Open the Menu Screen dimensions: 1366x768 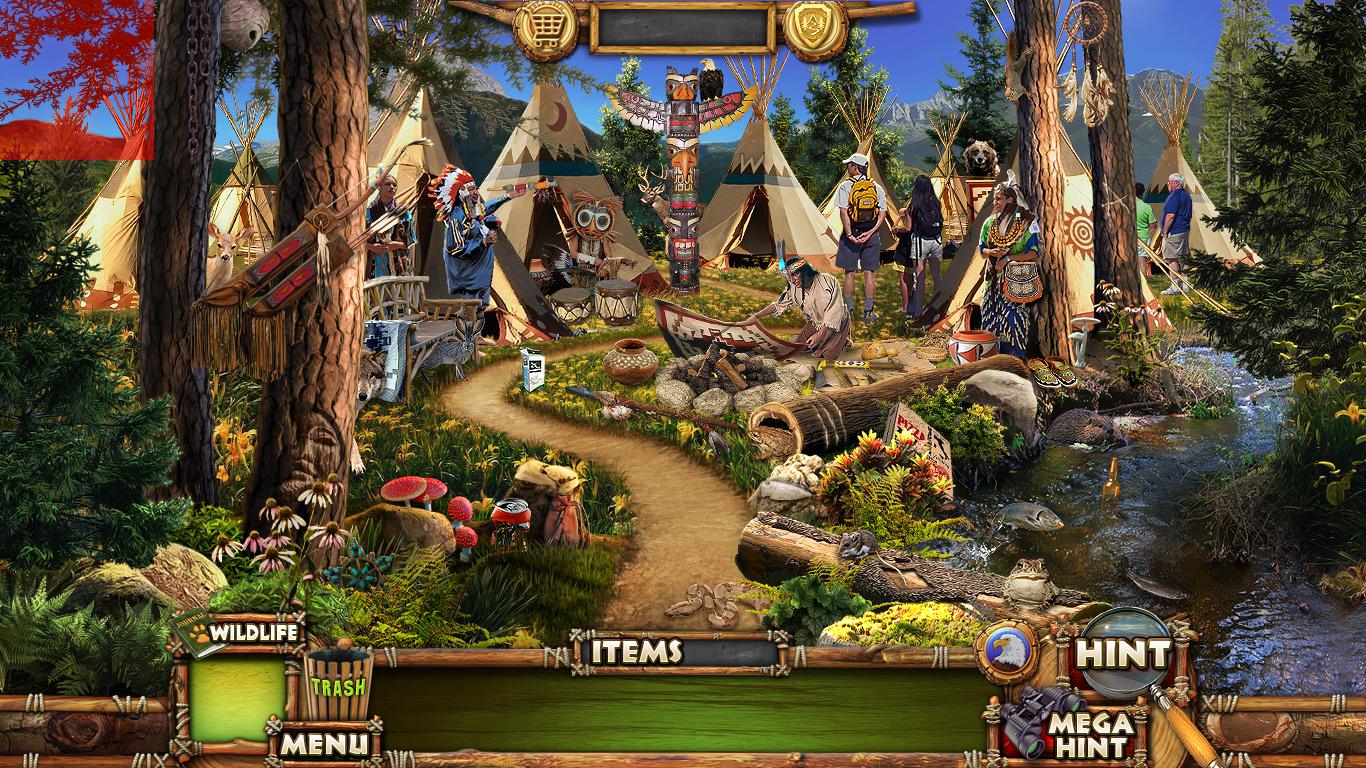coord(324,744)
